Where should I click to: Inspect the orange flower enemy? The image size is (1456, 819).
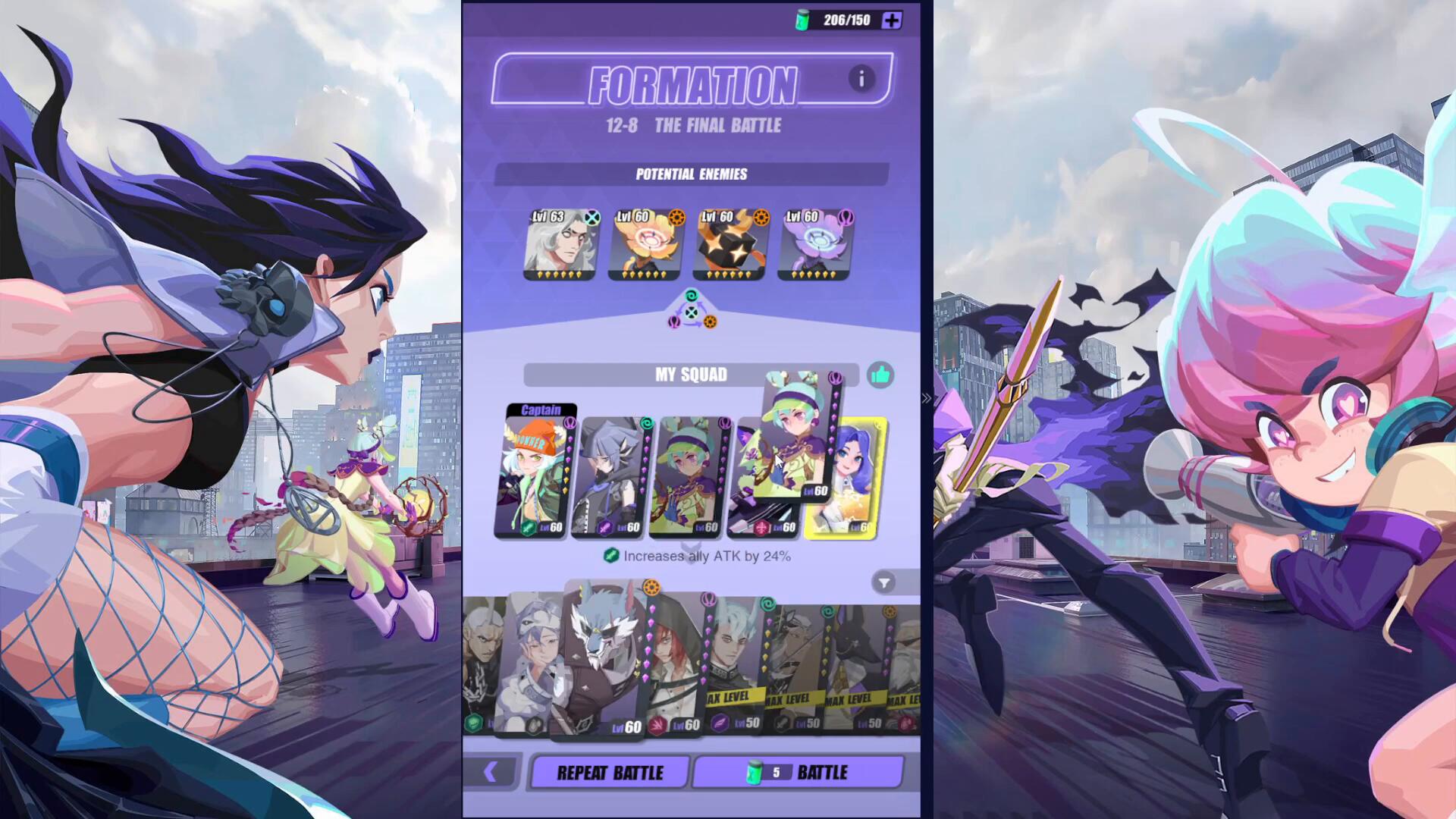coord(646,244)
